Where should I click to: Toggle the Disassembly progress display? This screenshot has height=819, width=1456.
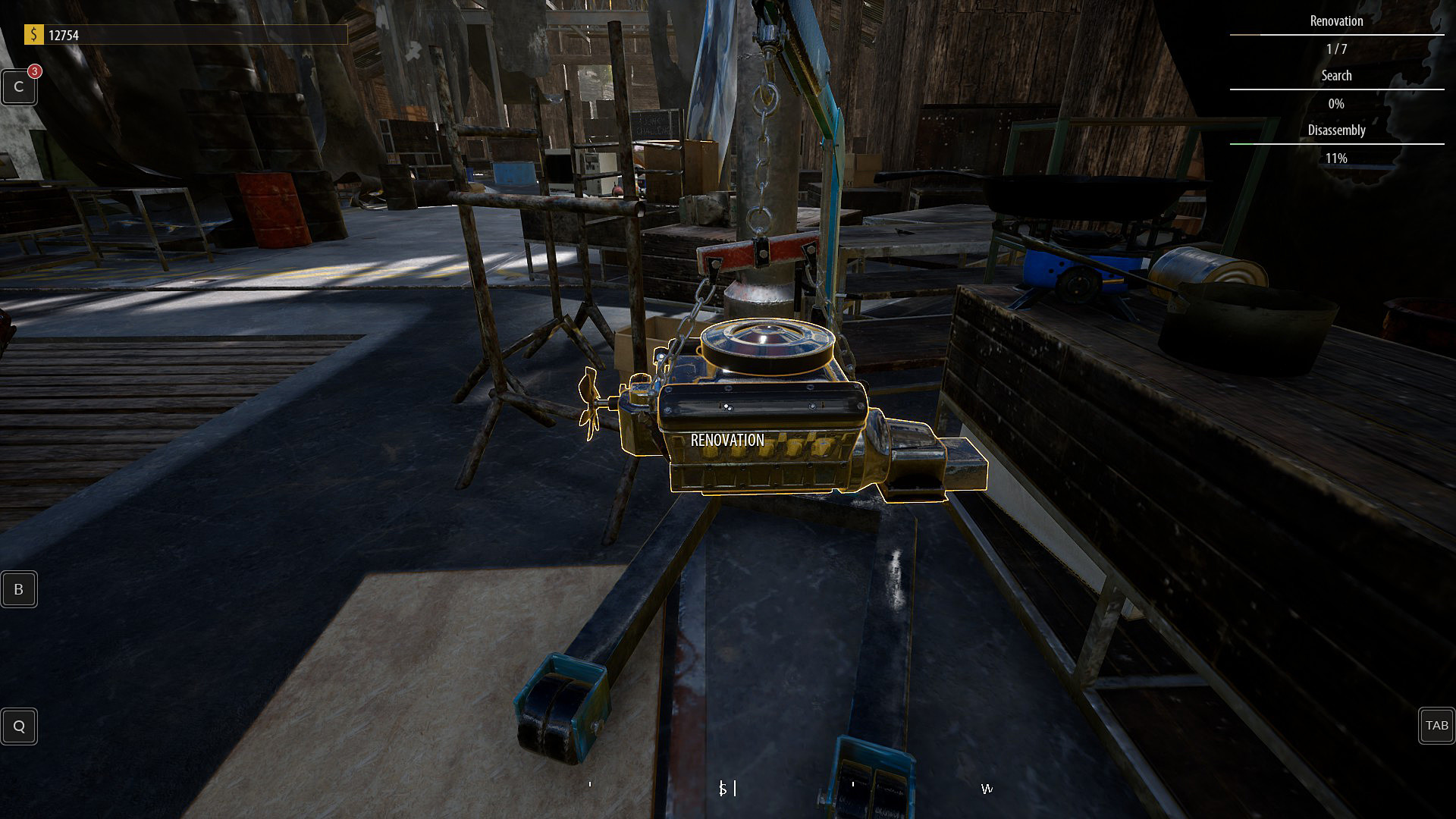pos(1336,130)
